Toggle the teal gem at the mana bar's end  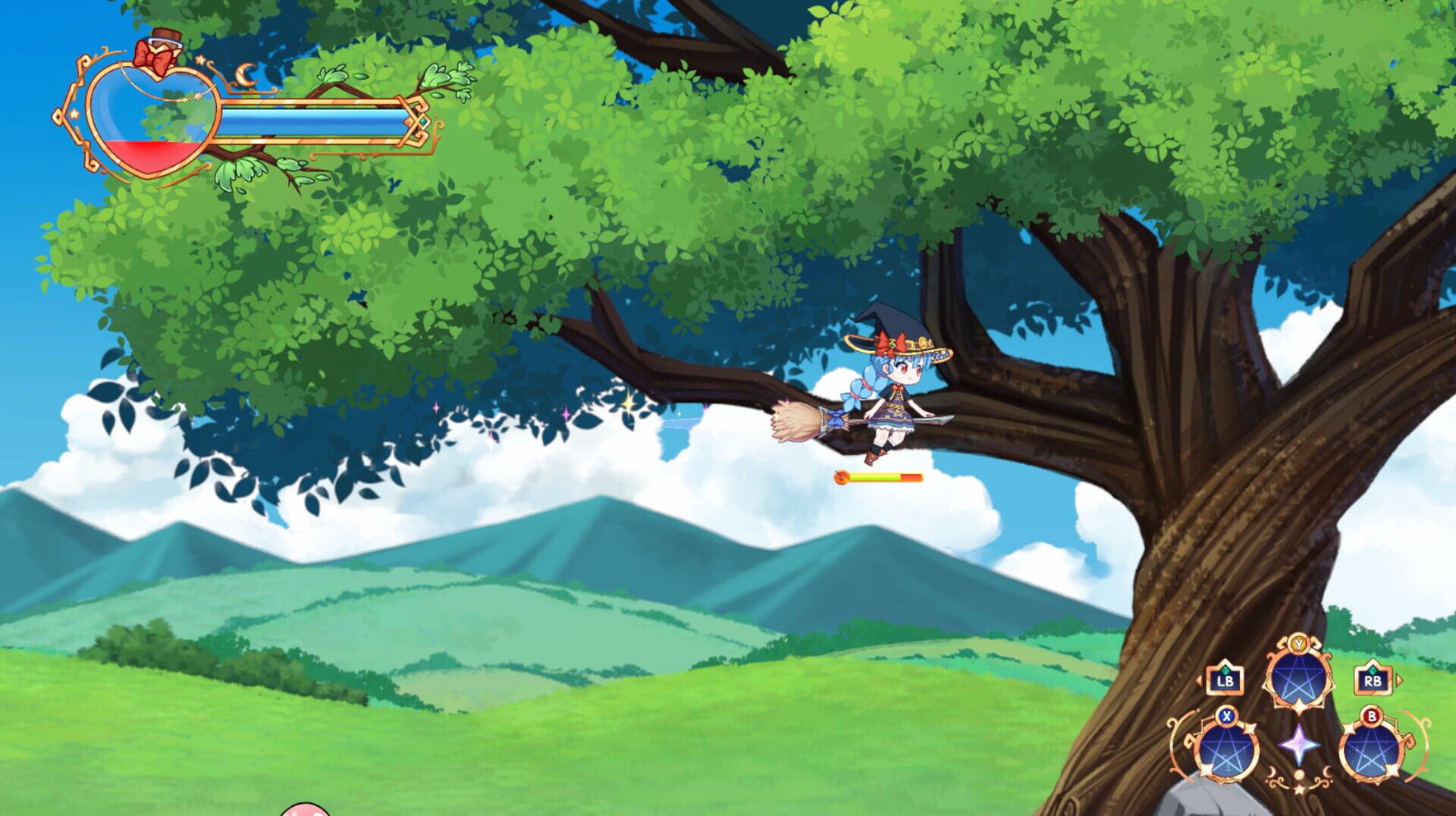tap(422, 121)
